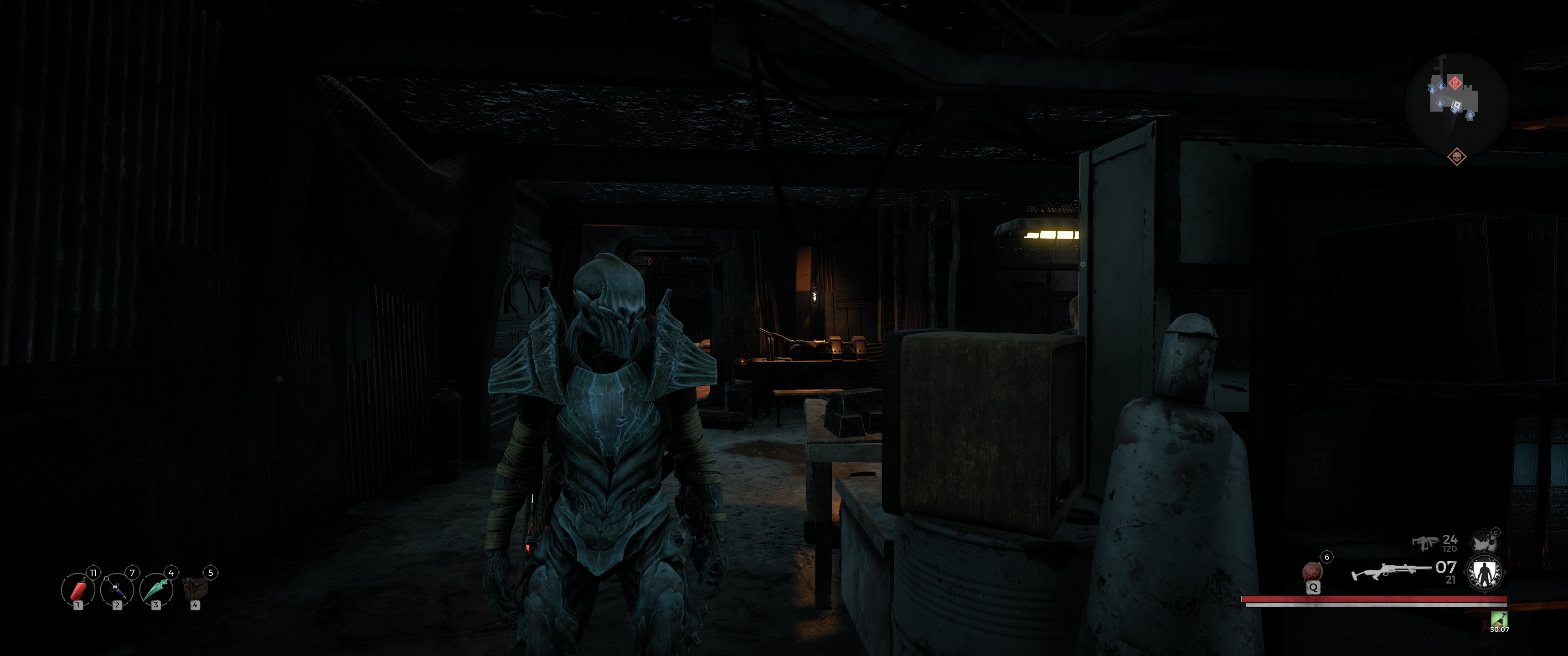Screen dimensions: 1568x656
Task: Use the blue syringe quick-item
Action: 117,589
